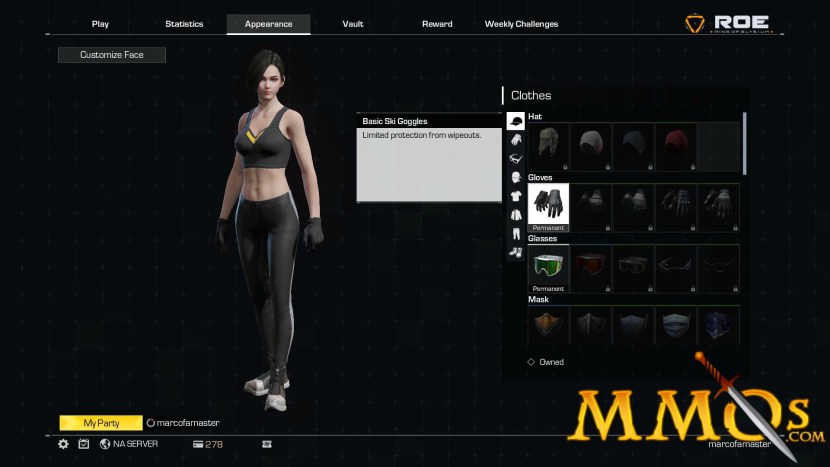830x467 pixels.
Task: Open the My Party panel
Action: (x=101, y=423)
